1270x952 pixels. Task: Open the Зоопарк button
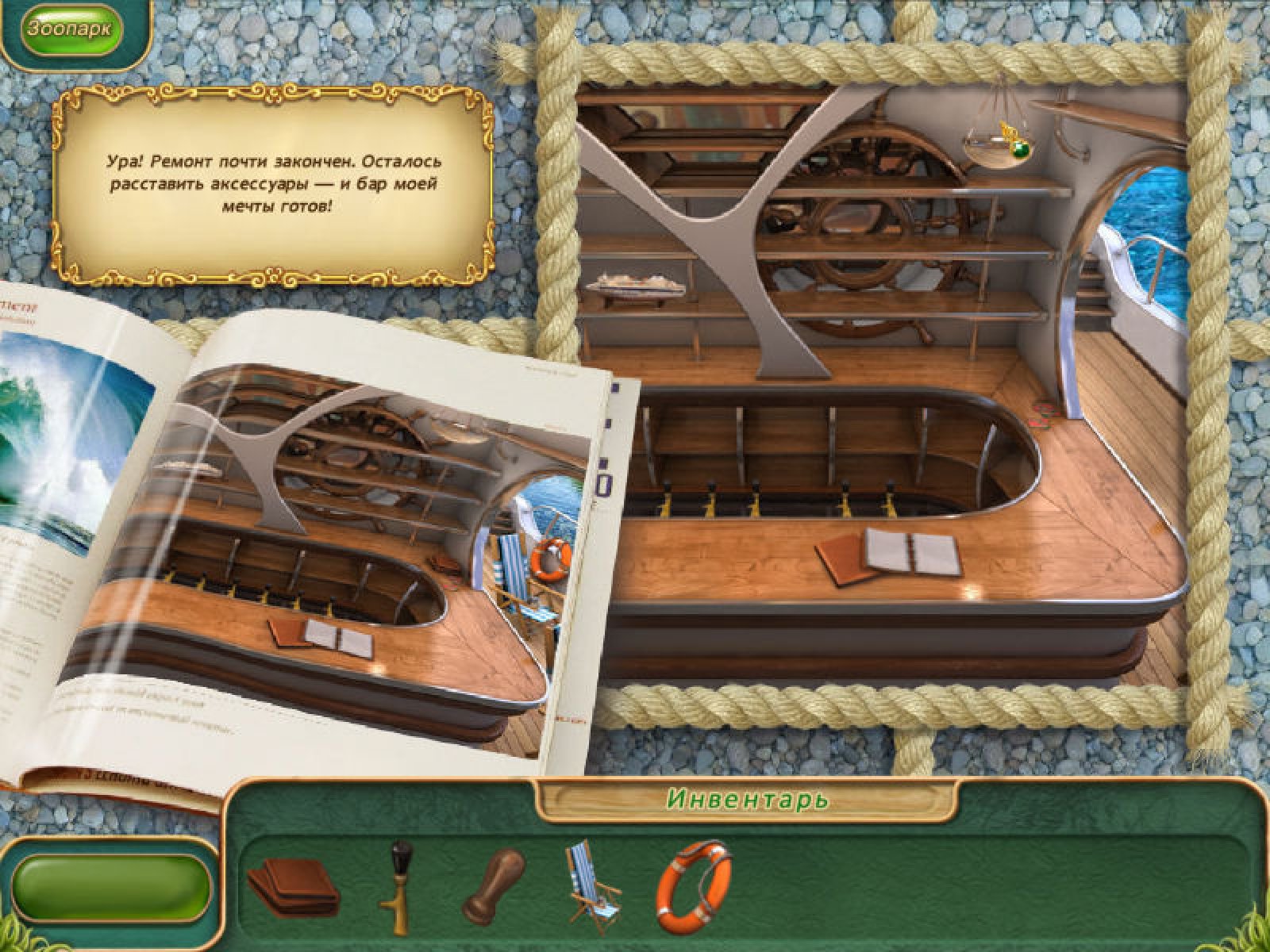71,30
